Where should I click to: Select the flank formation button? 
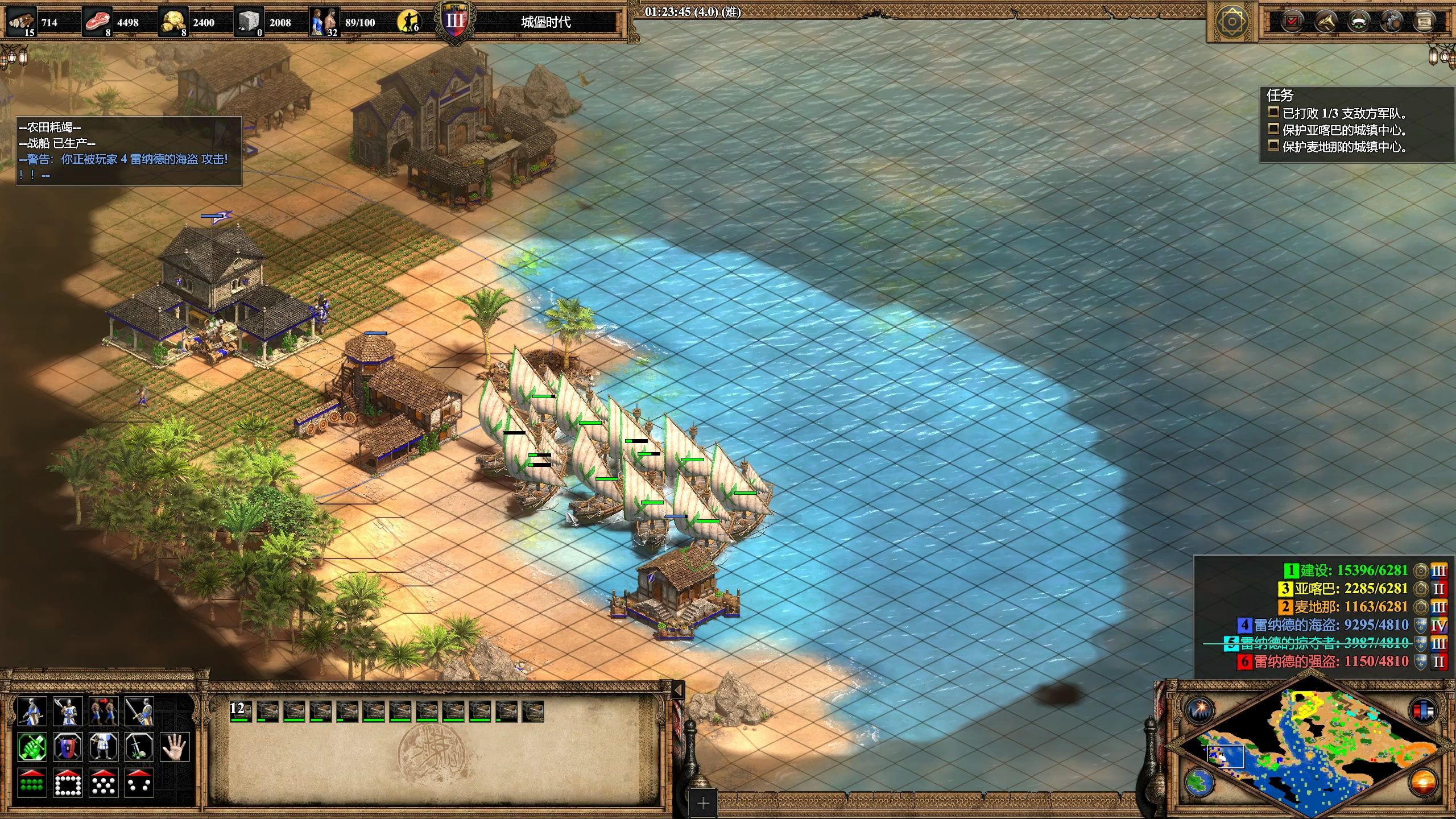pos(139,783)
